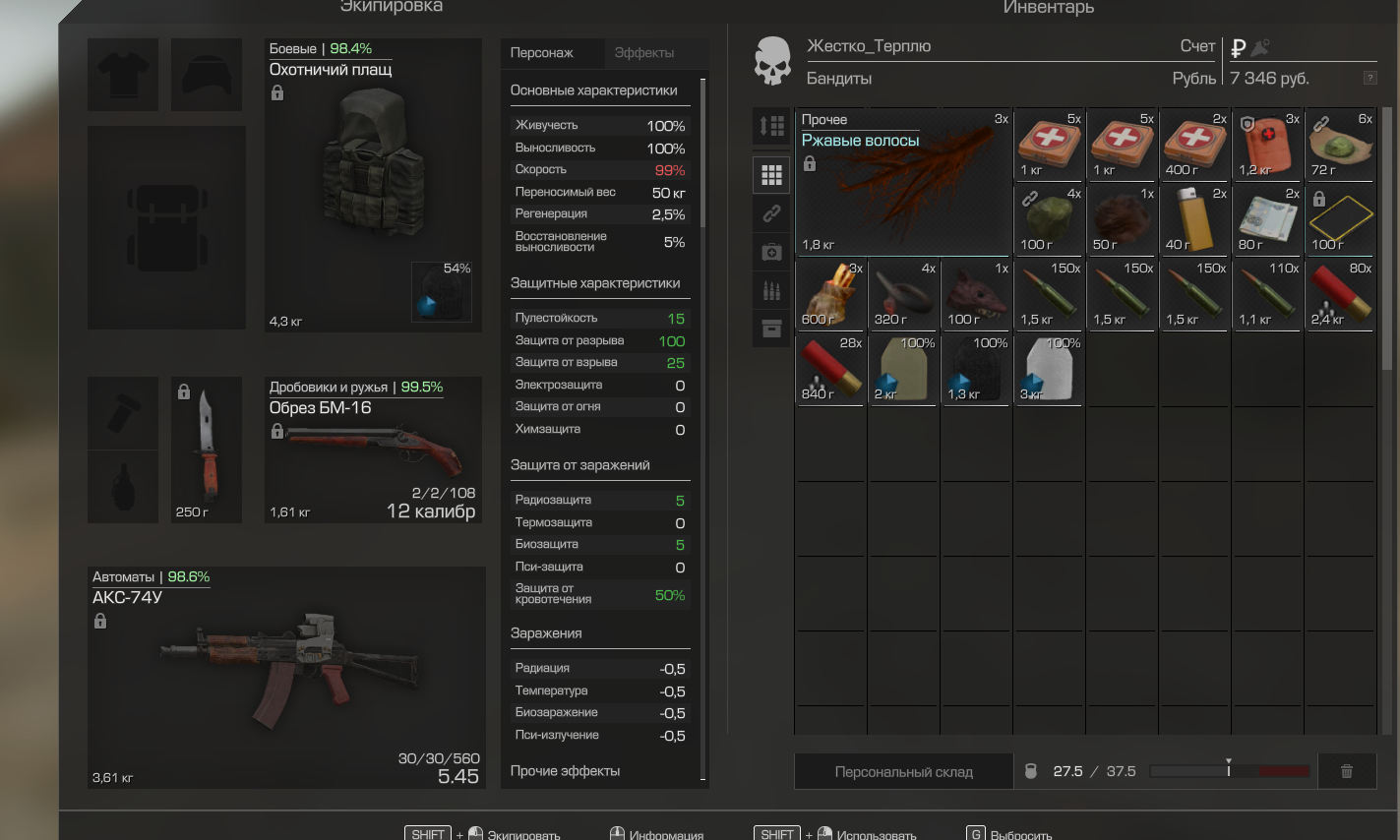Select the Охотничий плащ armor slot
Image resolution: width=1400 pixels, height=840 pixels.
(373, 185)
